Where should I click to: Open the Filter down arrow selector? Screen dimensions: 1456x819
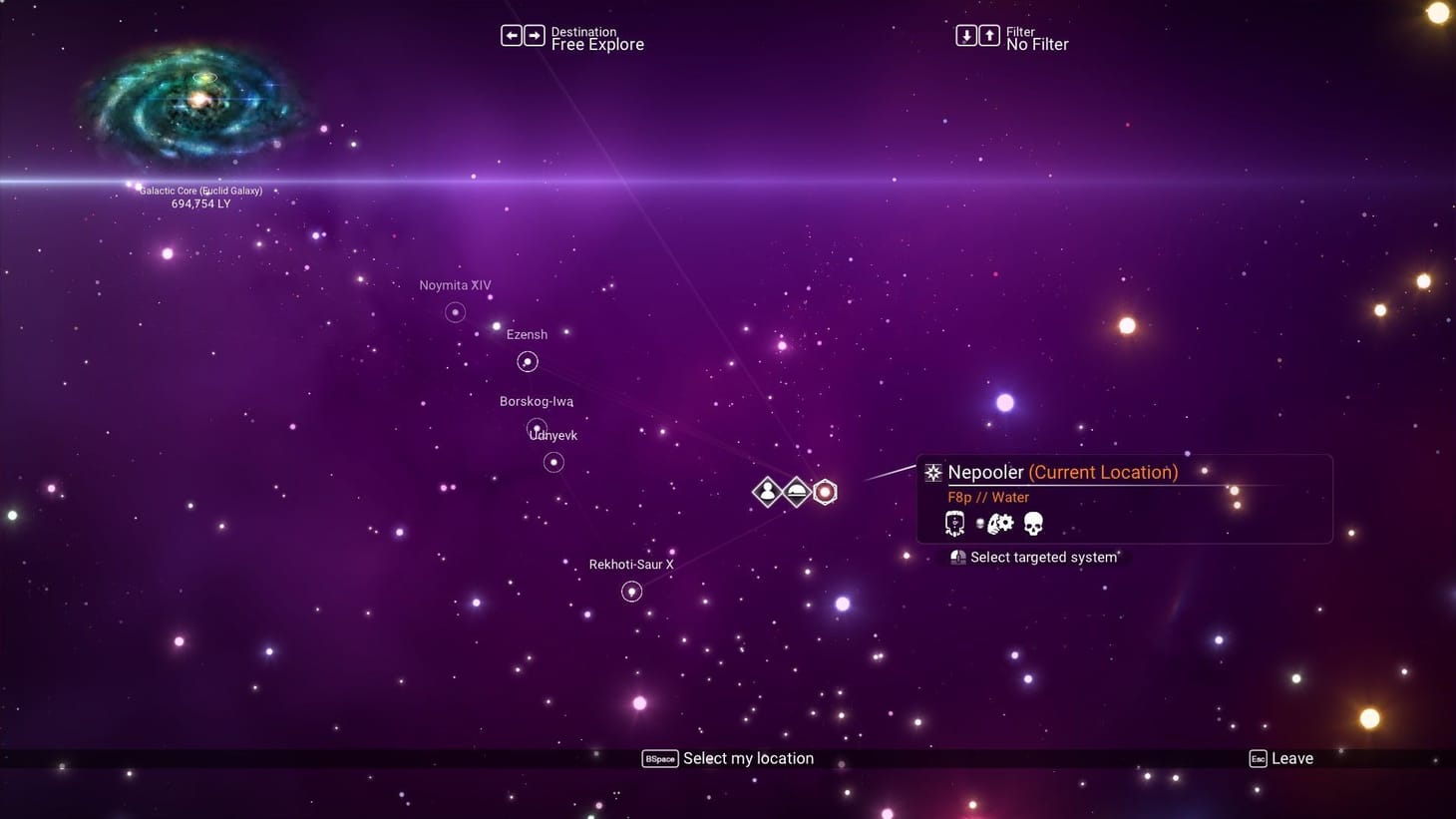(x=965, y=34)
